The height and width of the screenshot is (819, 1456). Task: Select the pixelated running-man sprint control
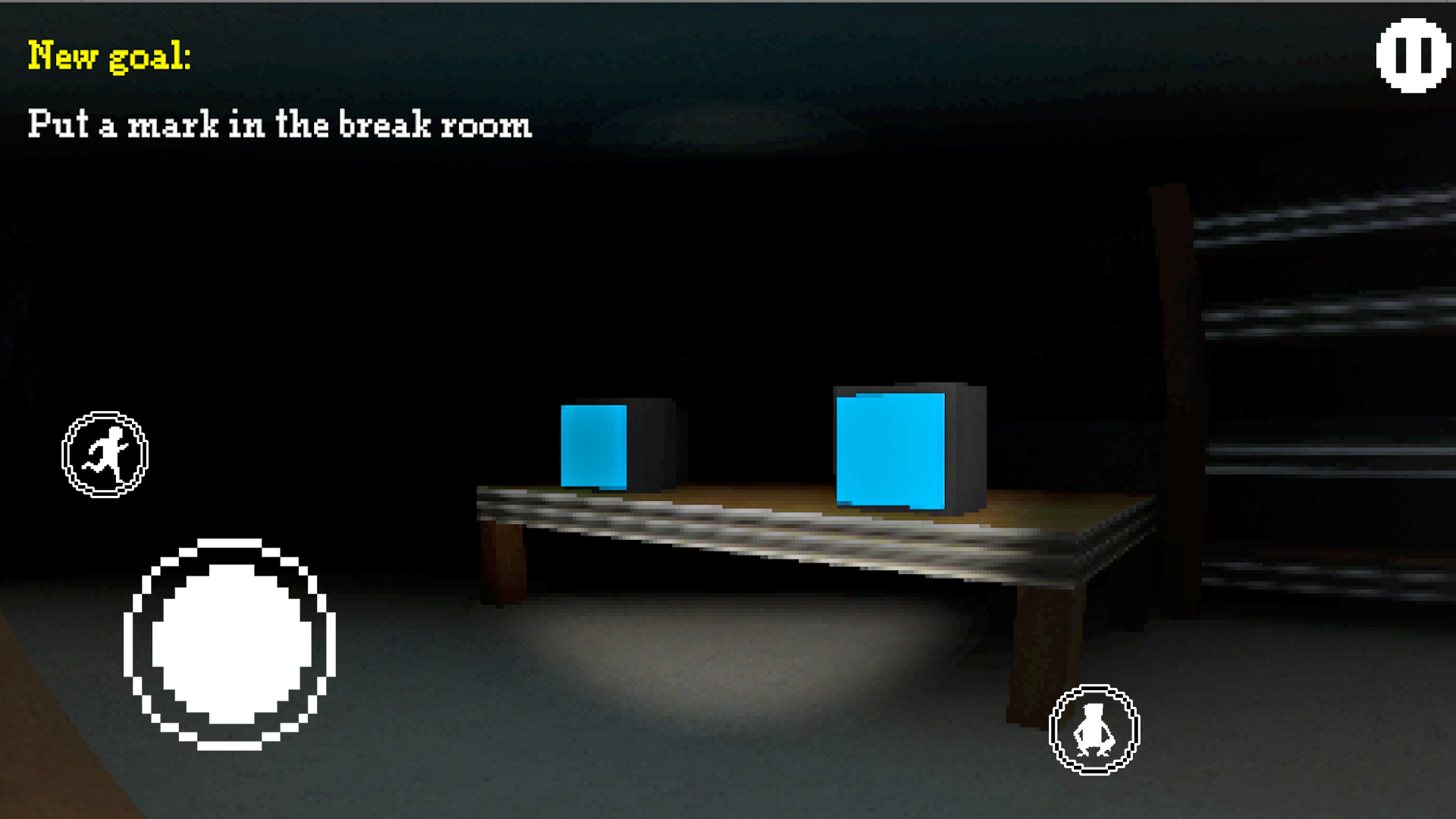coord(105,453)
